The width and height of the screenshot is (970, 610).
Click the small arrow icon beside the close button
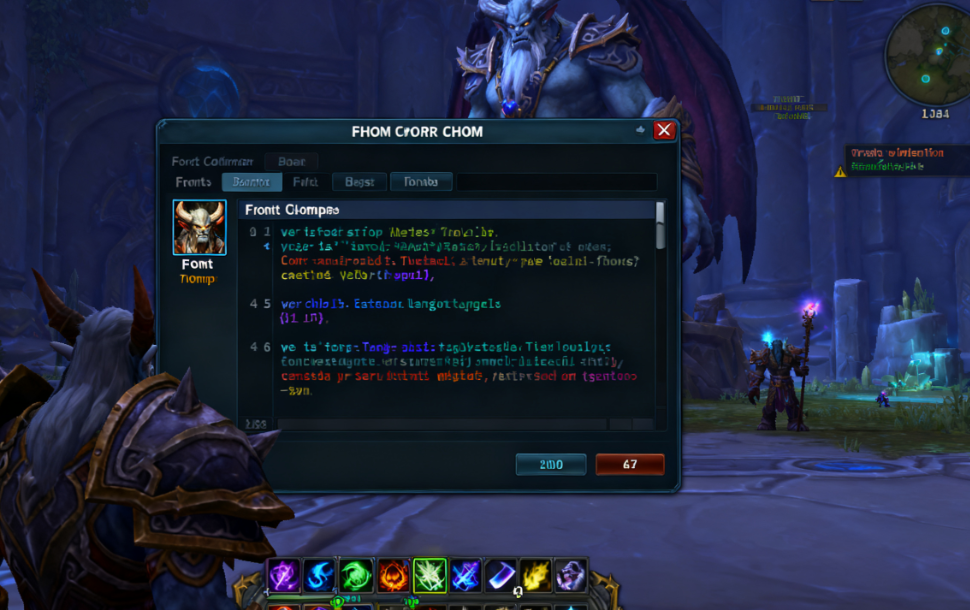pyautogui.click(x=640, y=131)
